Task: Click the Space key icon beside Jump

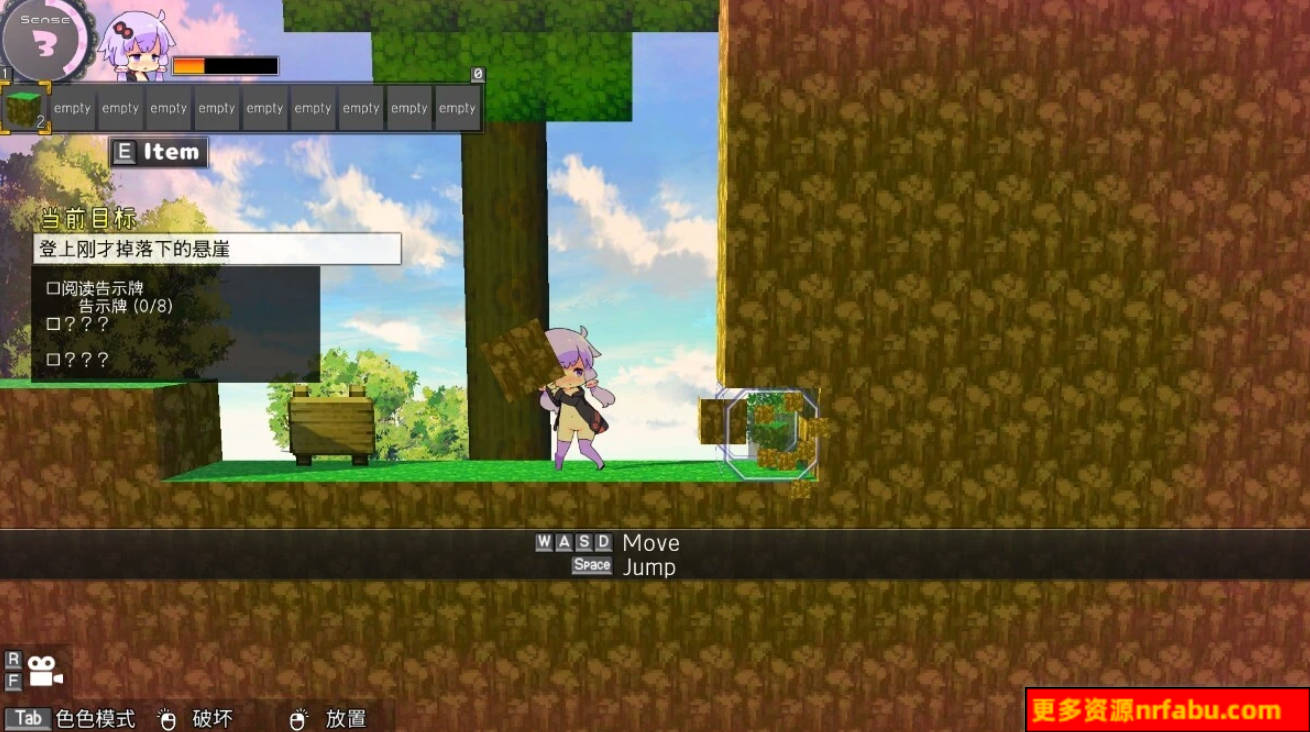Action: click(591, 565)
